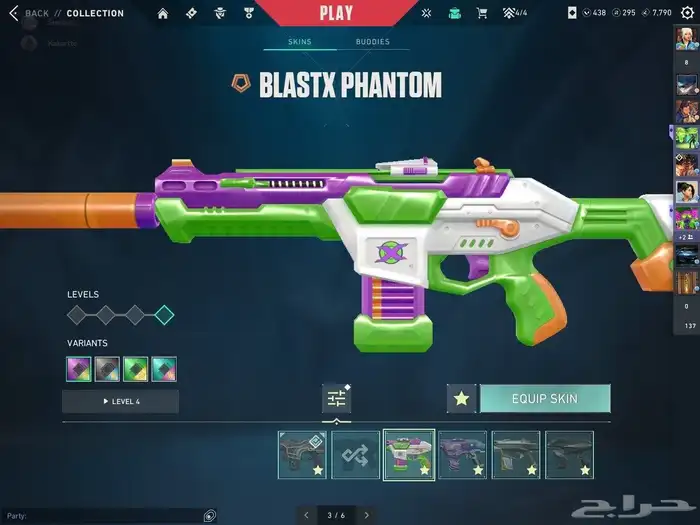The image size is (700, 525).
Task: Open the top friend avatar in social sidebar
Action: coord(686,39)
